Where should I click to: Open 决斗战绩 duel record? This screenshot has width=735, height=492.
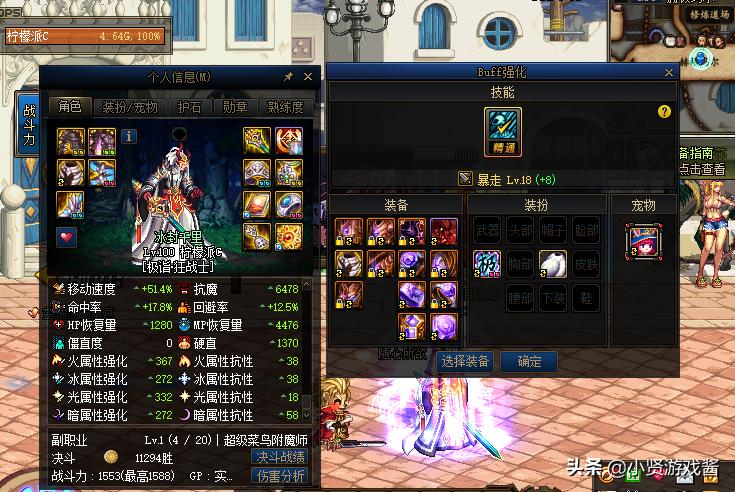point(279,456)
